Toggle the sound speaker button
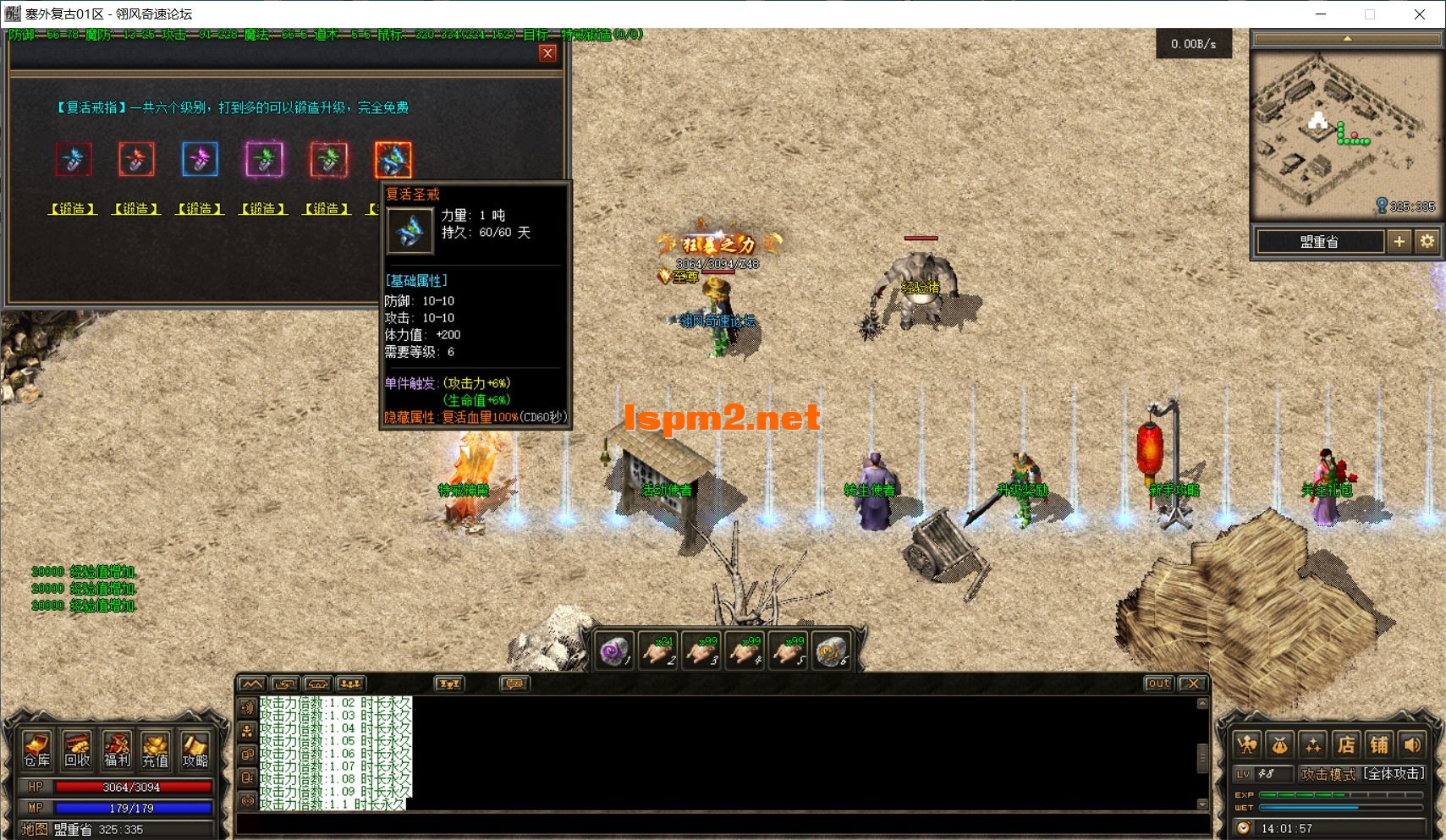Screen dimensions: 1446x840 pyautogui.click(x=1412, y=745)
